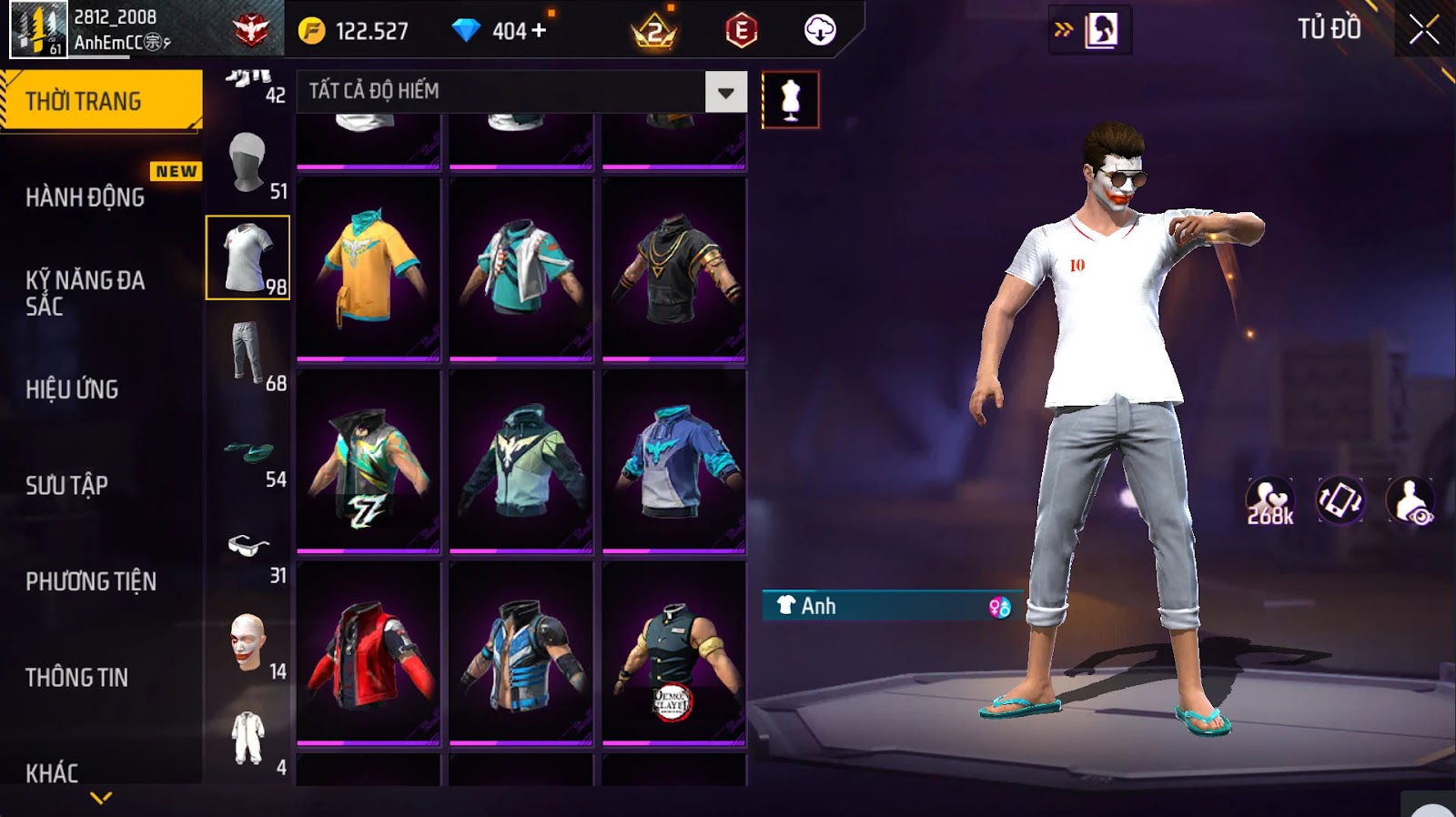Go to the Sưu Tập tab
Viewport: 1456px width, 817px height.
coord(66,485)
